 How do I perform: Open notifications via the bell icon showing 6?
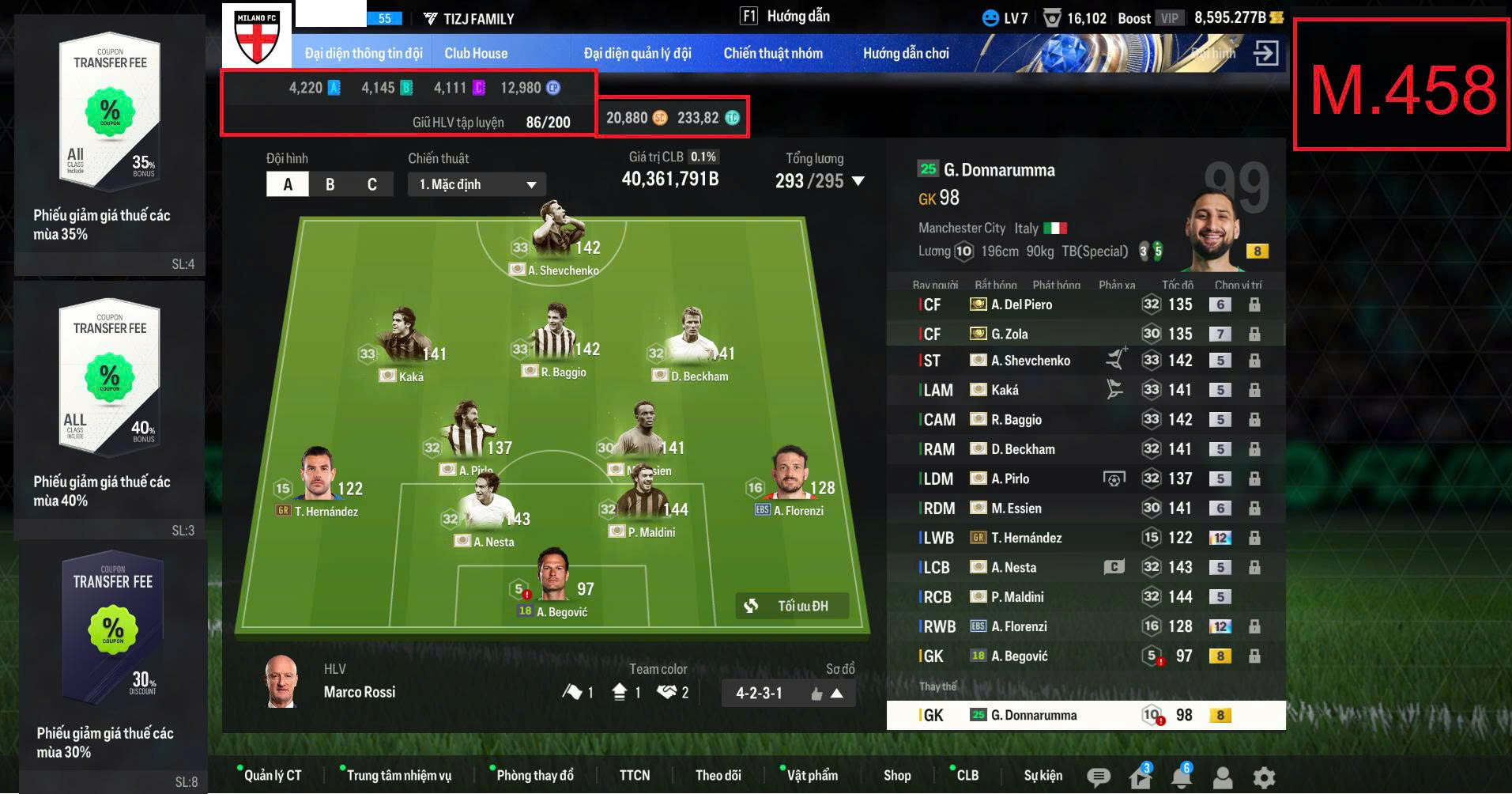pyautogui.click(x=1182, y=776)
